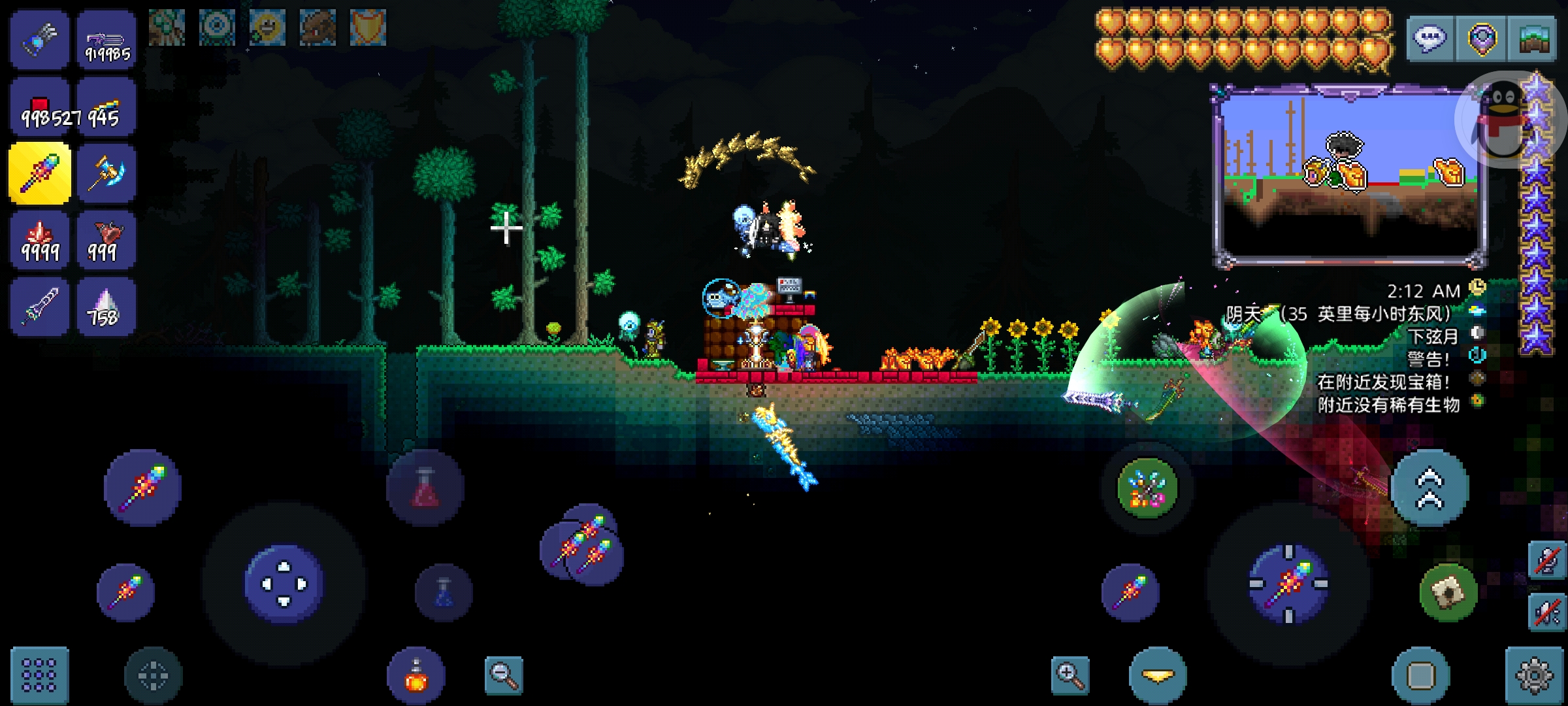Open the landscape world map button
This screenshot has height=706, width=1568.
click(1533, 39)
